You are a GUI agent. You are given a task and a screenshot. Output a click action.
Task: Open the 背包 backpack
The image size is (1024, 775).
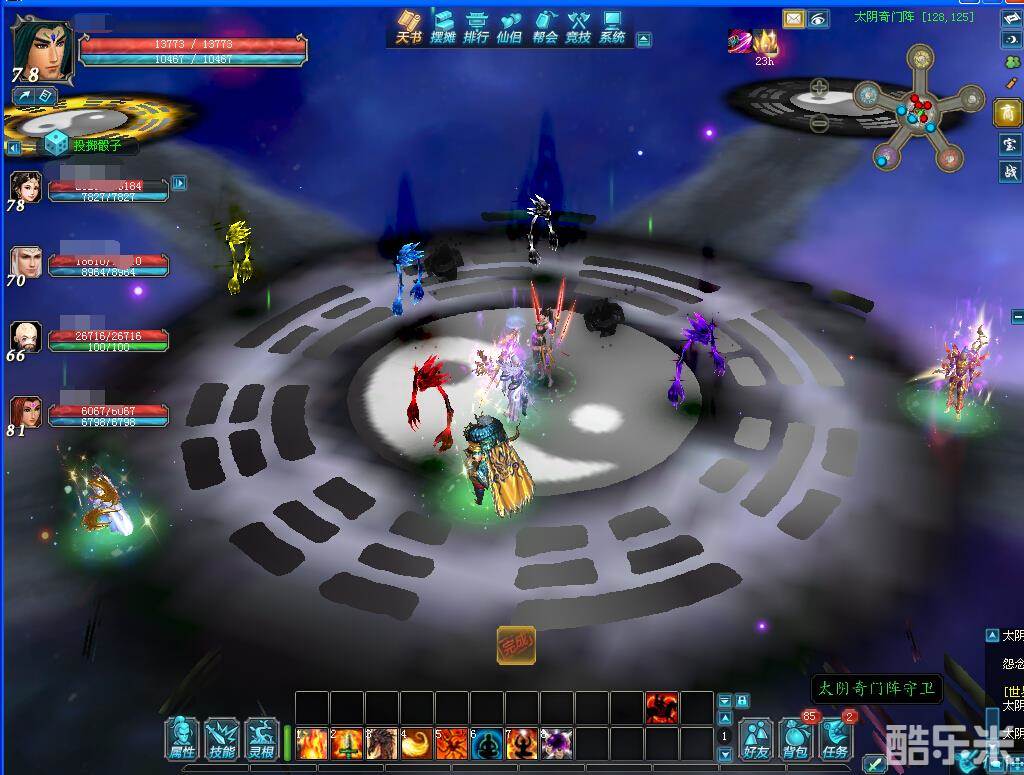coord(796,738)
